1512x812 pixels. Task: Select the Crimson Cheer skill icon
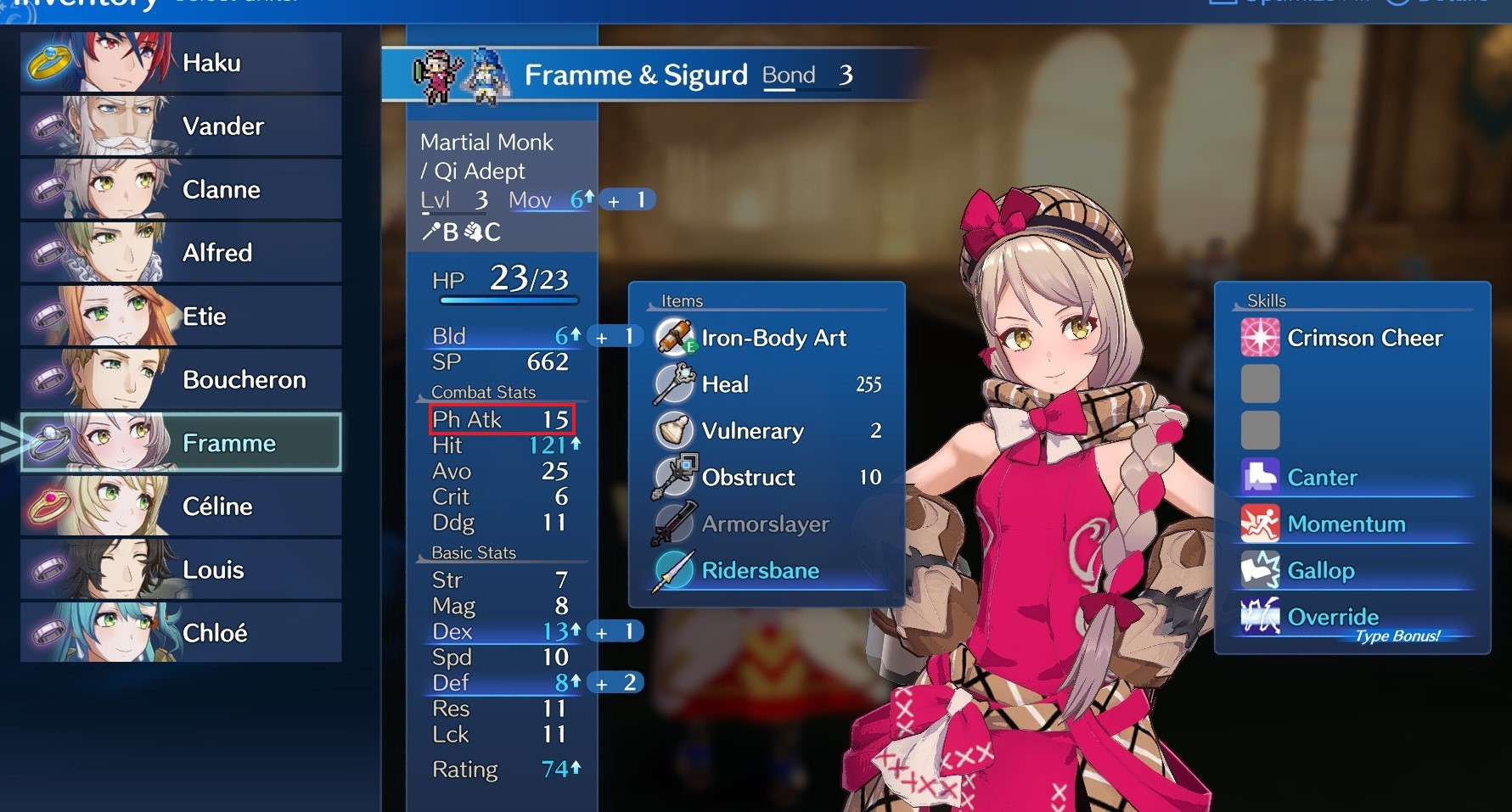coord(1261,337)
